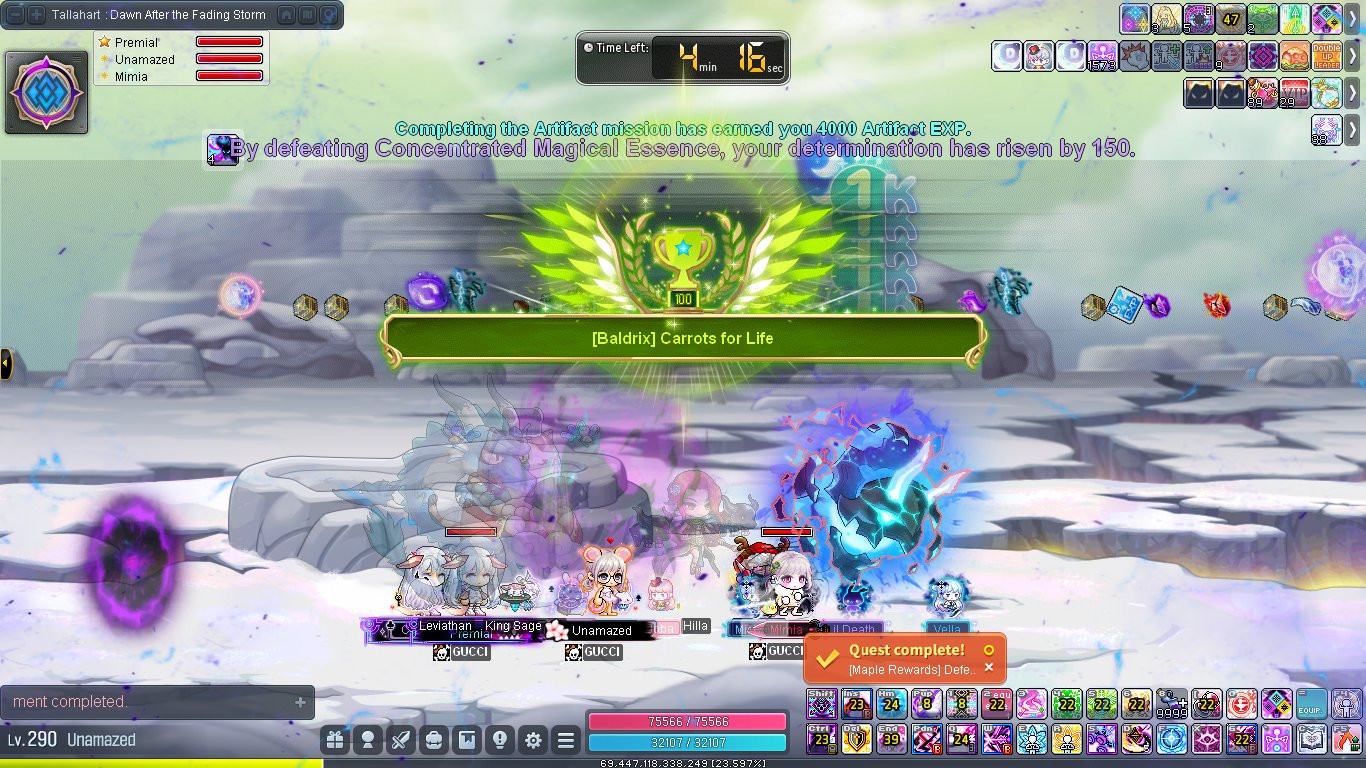Viewport: 1366px width, 768px height.
Task: Open the three-line main menu button
Action: coord(566,740)
